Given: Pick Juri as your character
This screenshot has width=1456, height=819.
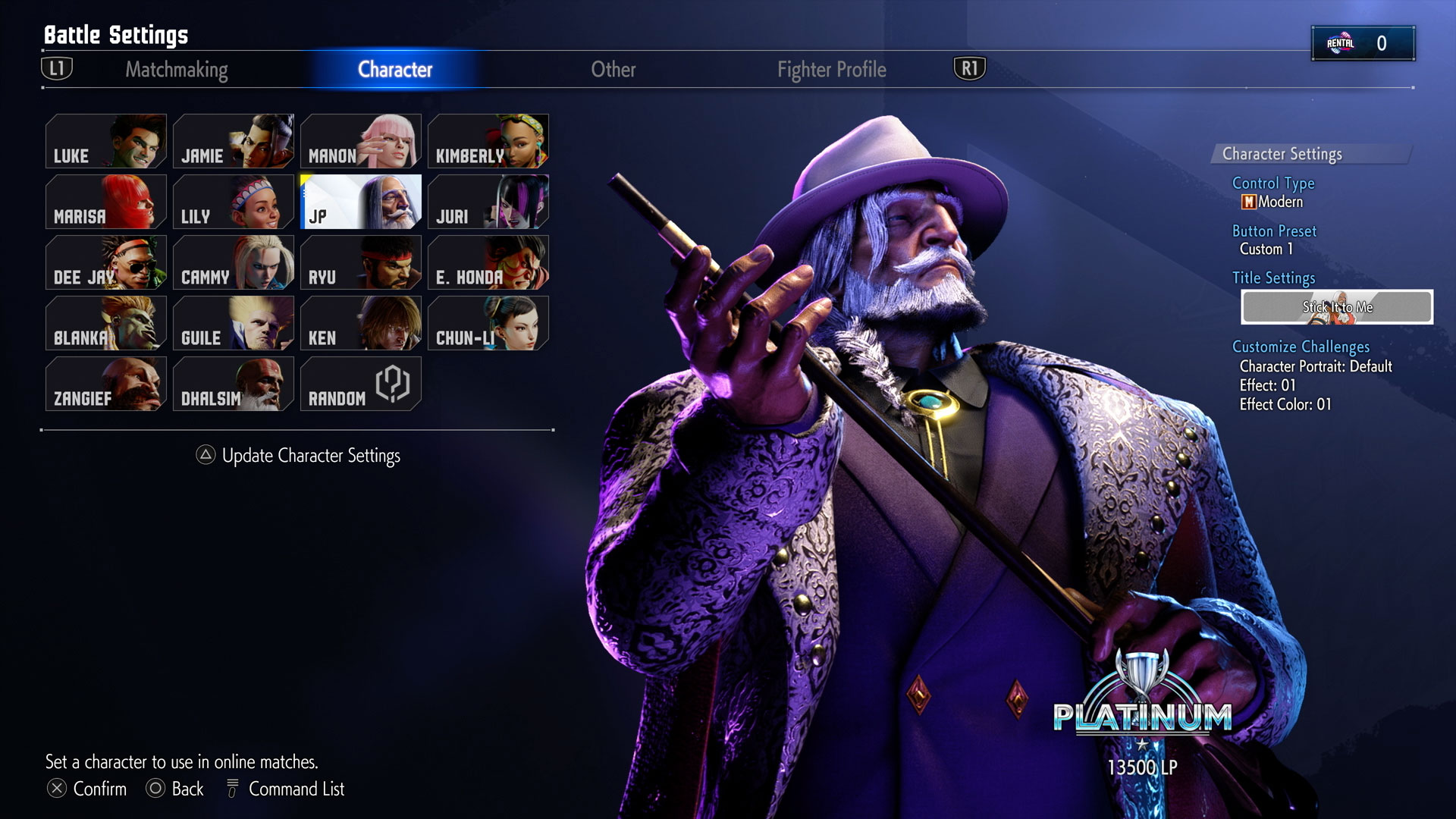Looking at the screenshot, I should click(x=489, y=202).
